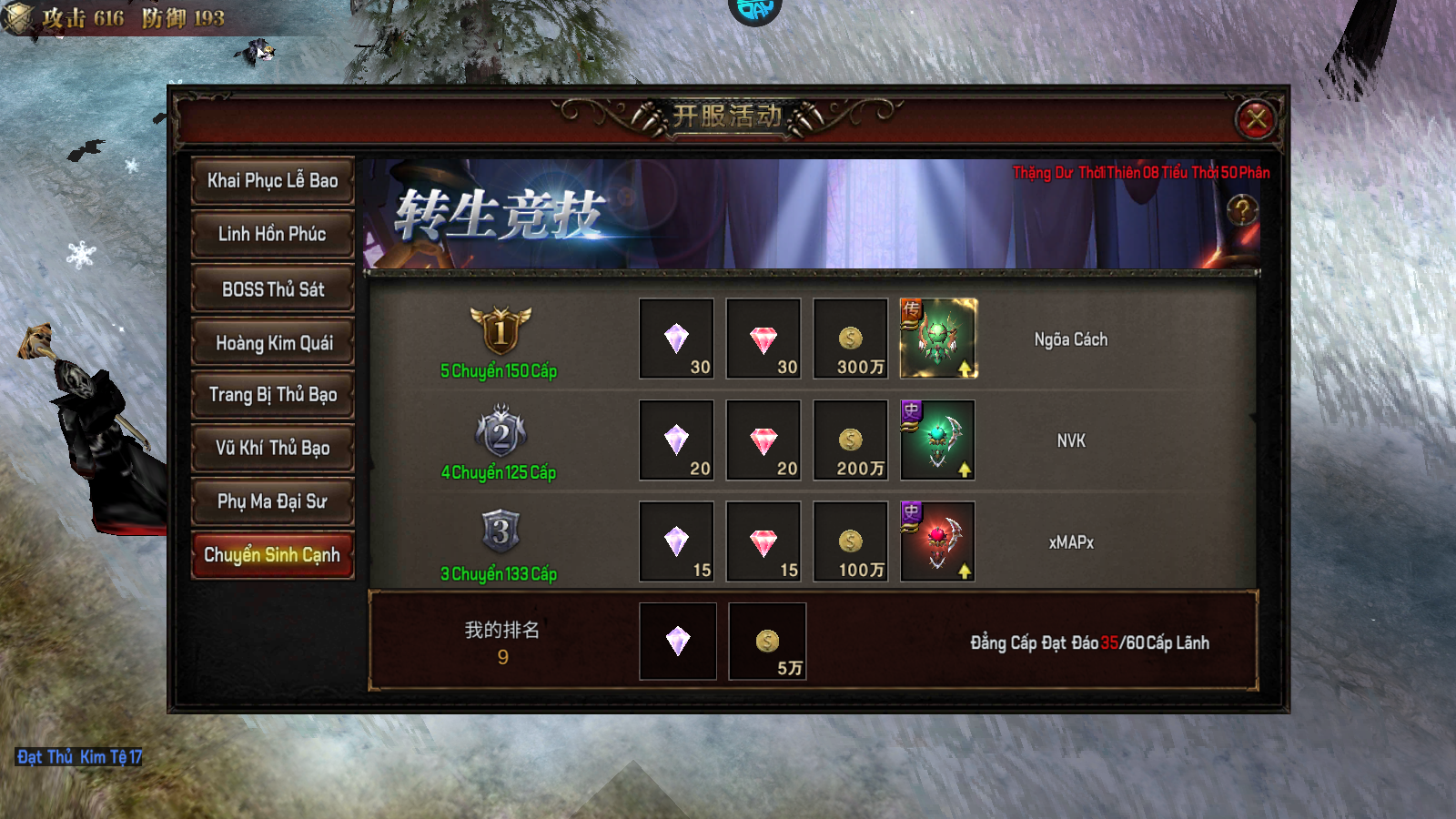The image size is (1456, 819).
Task: Select the Chuyển Sinh Cạnh tab
Action: coord(272,555)
